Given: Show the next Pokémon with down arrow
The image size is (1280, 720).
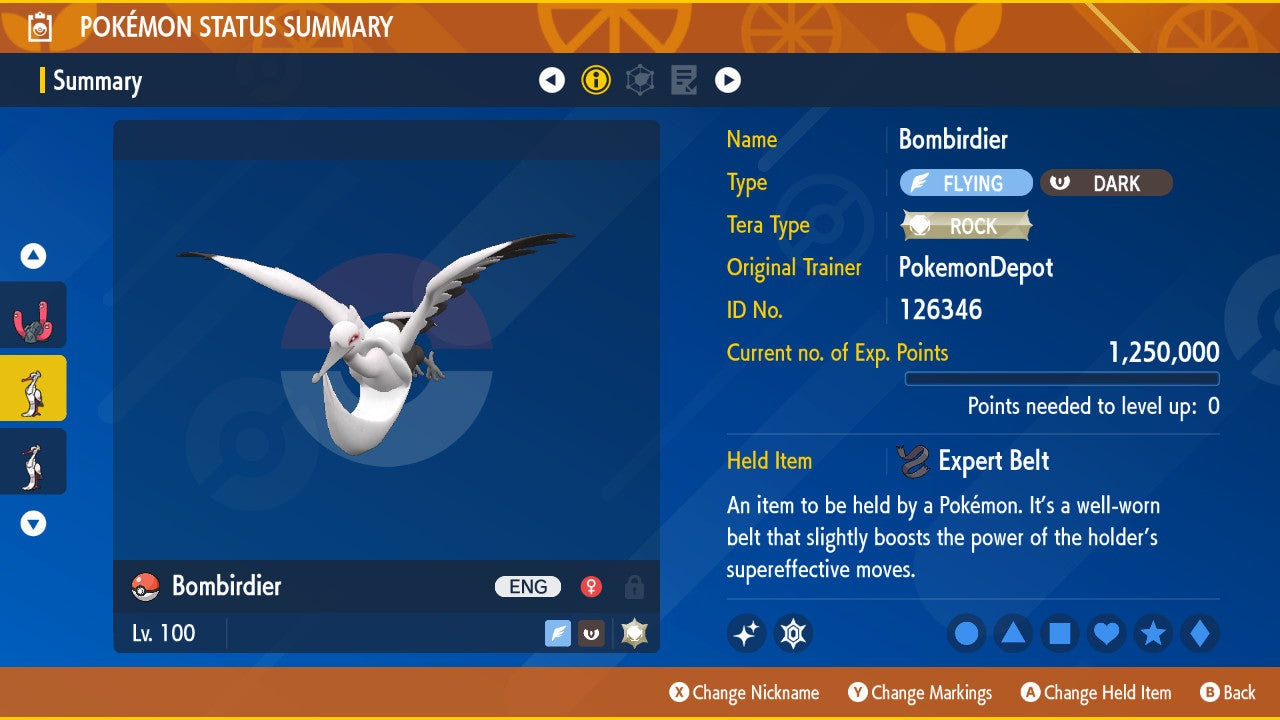Looking at the screenshot, I should tap(33, 523).
